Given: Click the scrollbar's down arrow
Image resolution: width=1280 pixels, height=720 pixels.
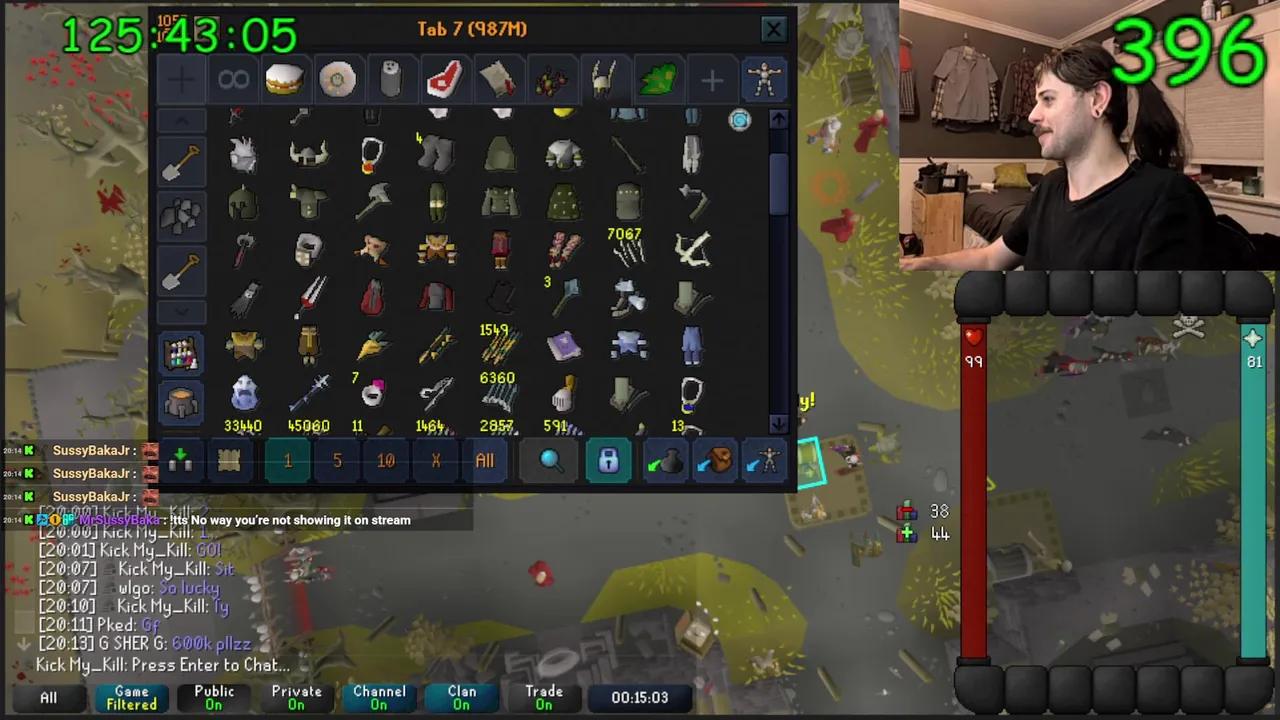Looking at the screenshot, I should coord(778,424).
